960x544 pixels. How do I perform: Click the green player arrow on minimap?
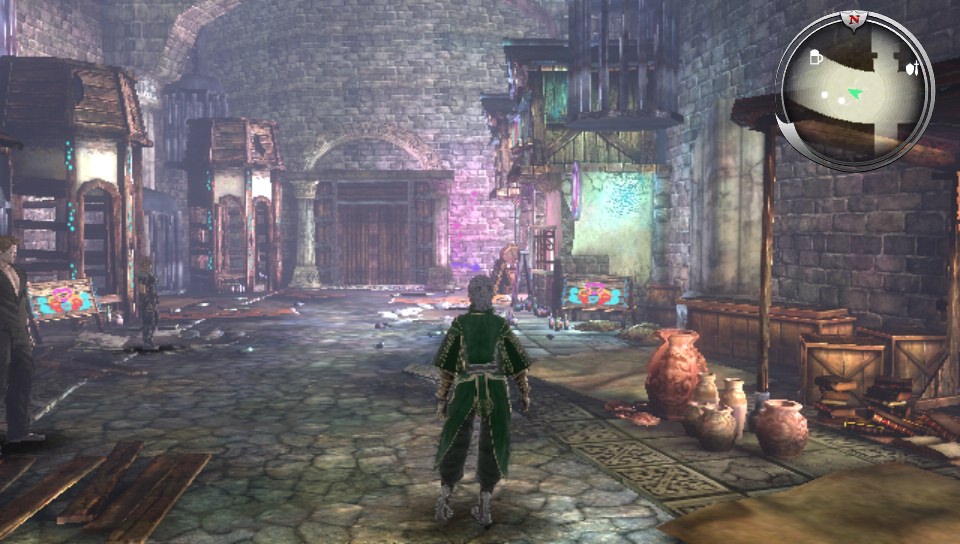853,95
